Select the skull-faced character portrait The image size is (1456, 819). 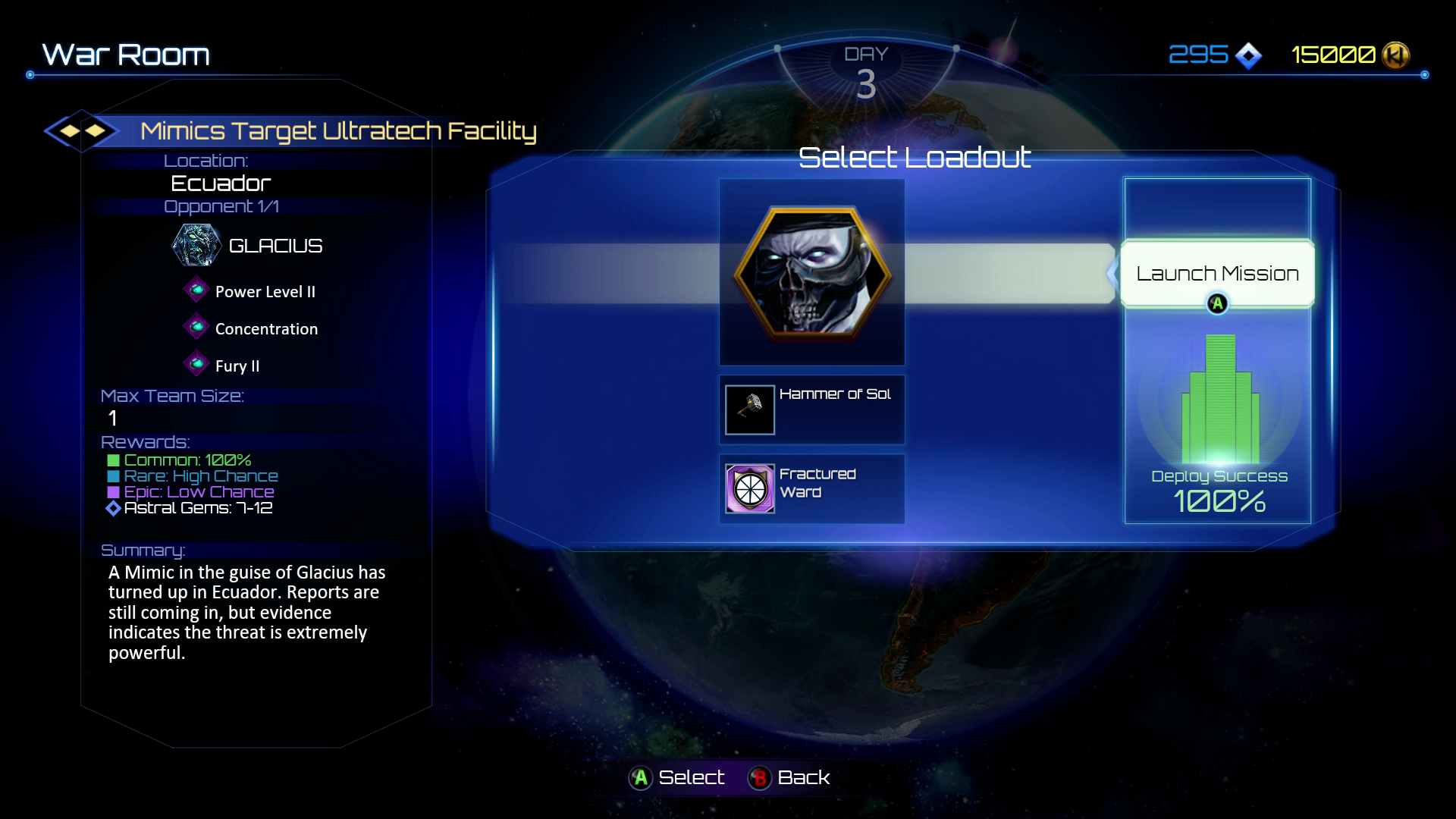click(811, 271)
